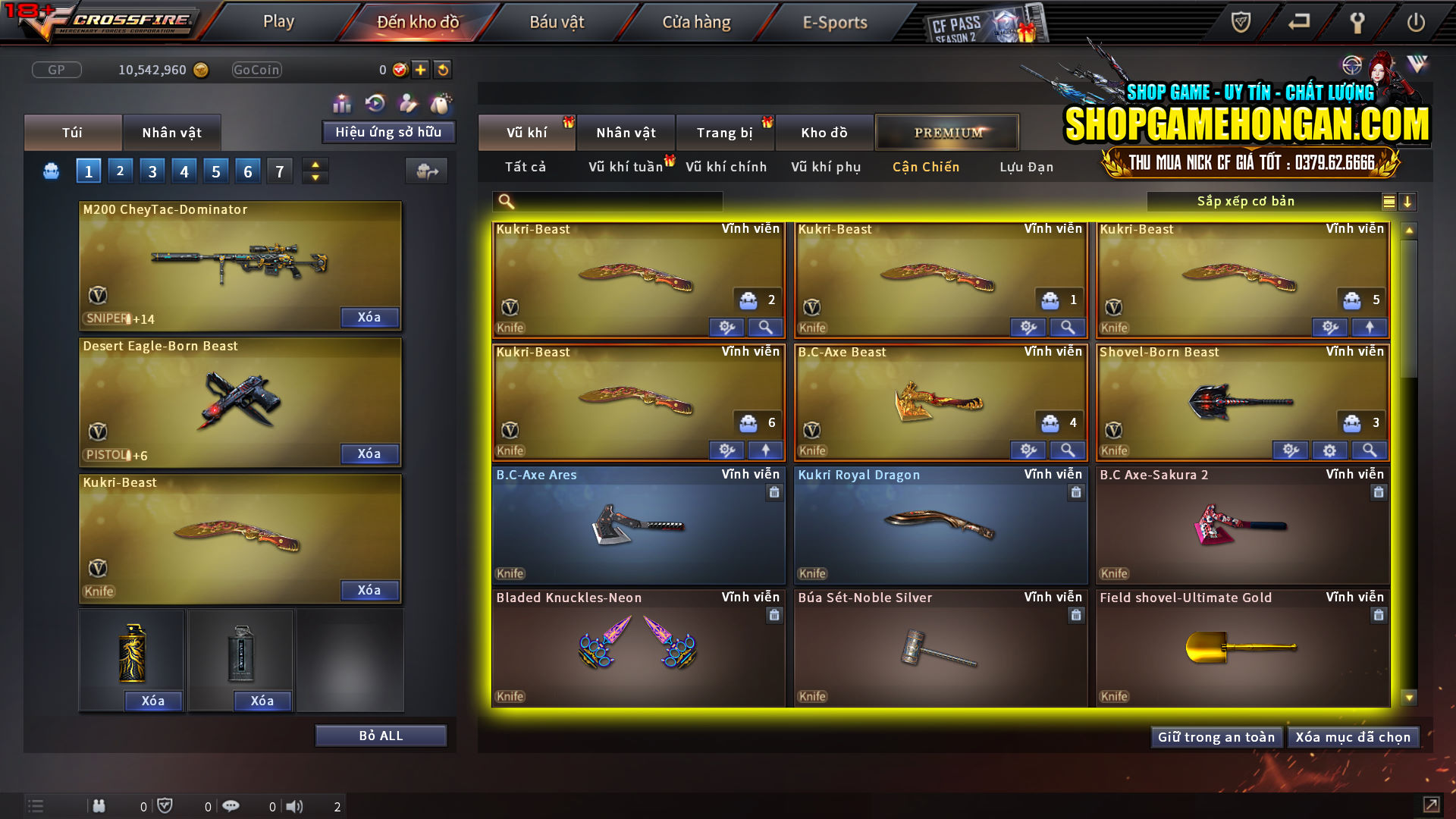This screenshot has width=1456, height=819.
Task: Open the wrench settings icon in top bar
Action: 1357,22
